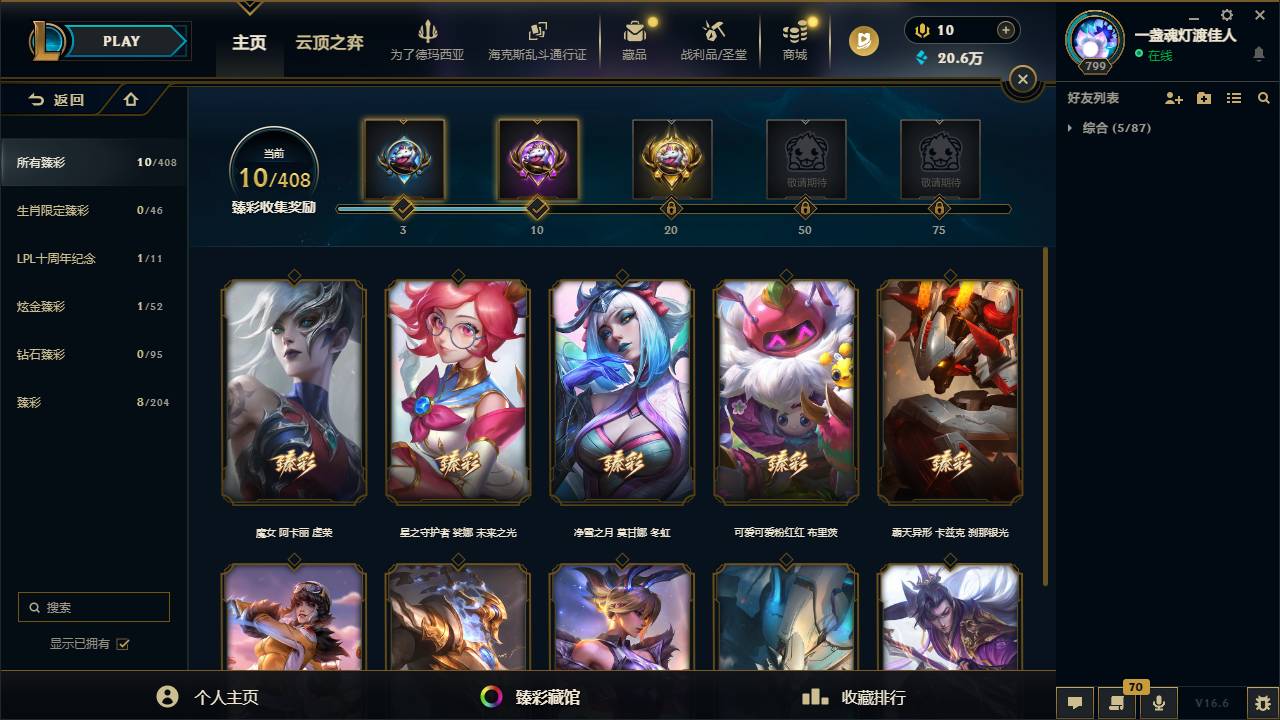Mute notifications via the bell icon

[x=1261, y=52]
